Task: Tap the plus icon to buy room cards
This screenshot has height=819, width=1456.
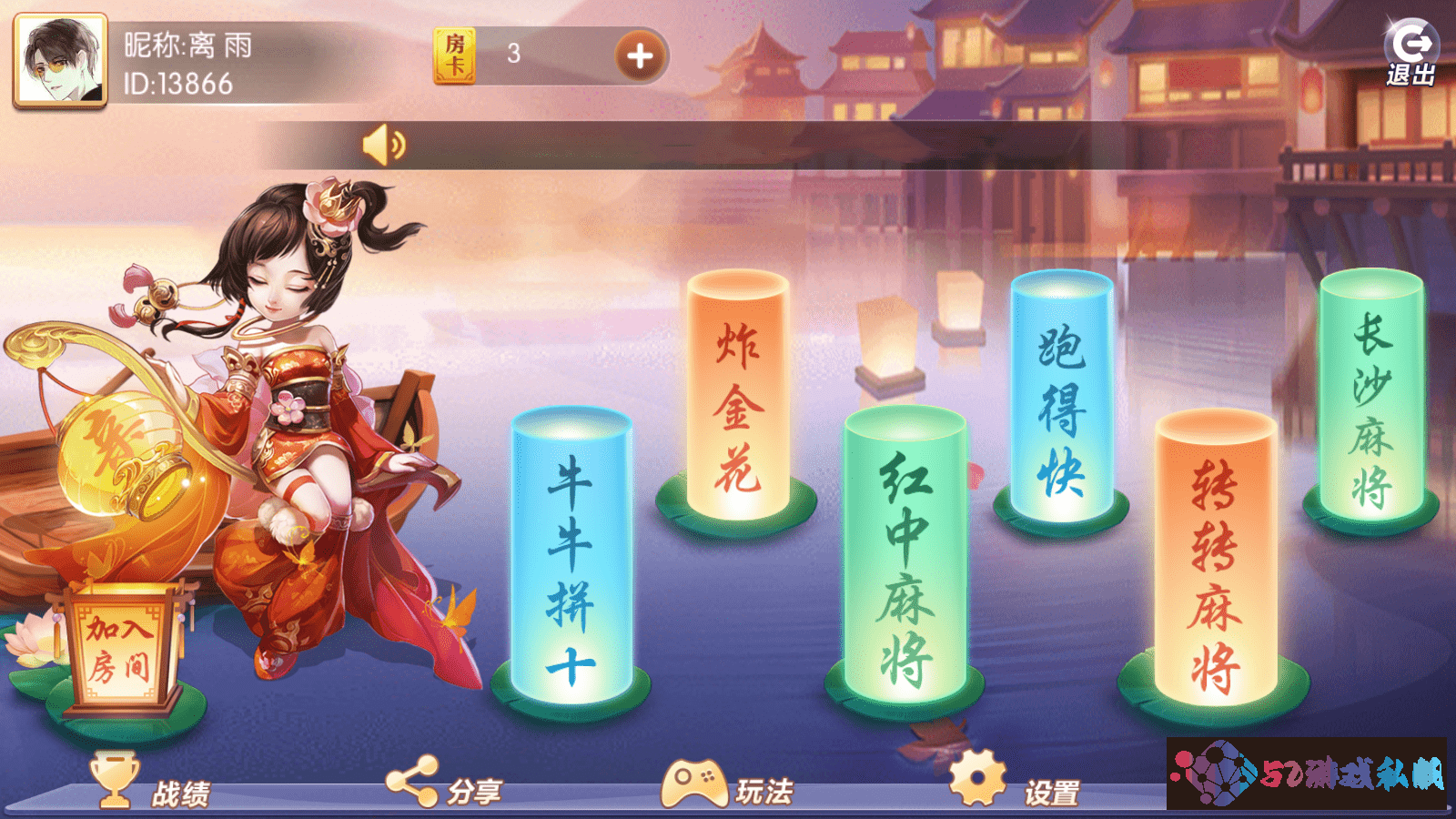Action: point(640,56)
